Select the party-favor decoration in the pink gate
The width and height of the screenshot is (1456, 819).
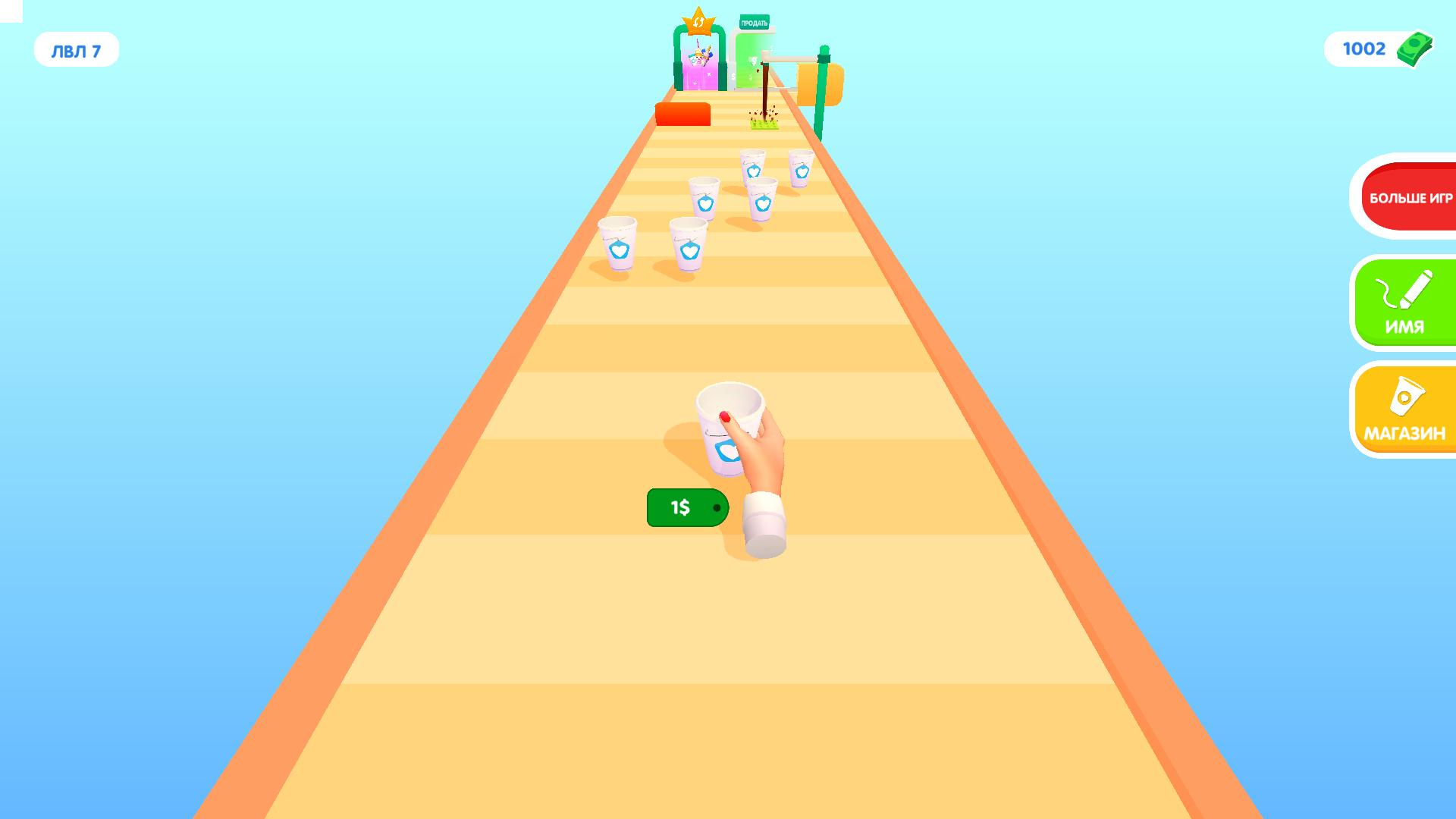tap(701, 55)
